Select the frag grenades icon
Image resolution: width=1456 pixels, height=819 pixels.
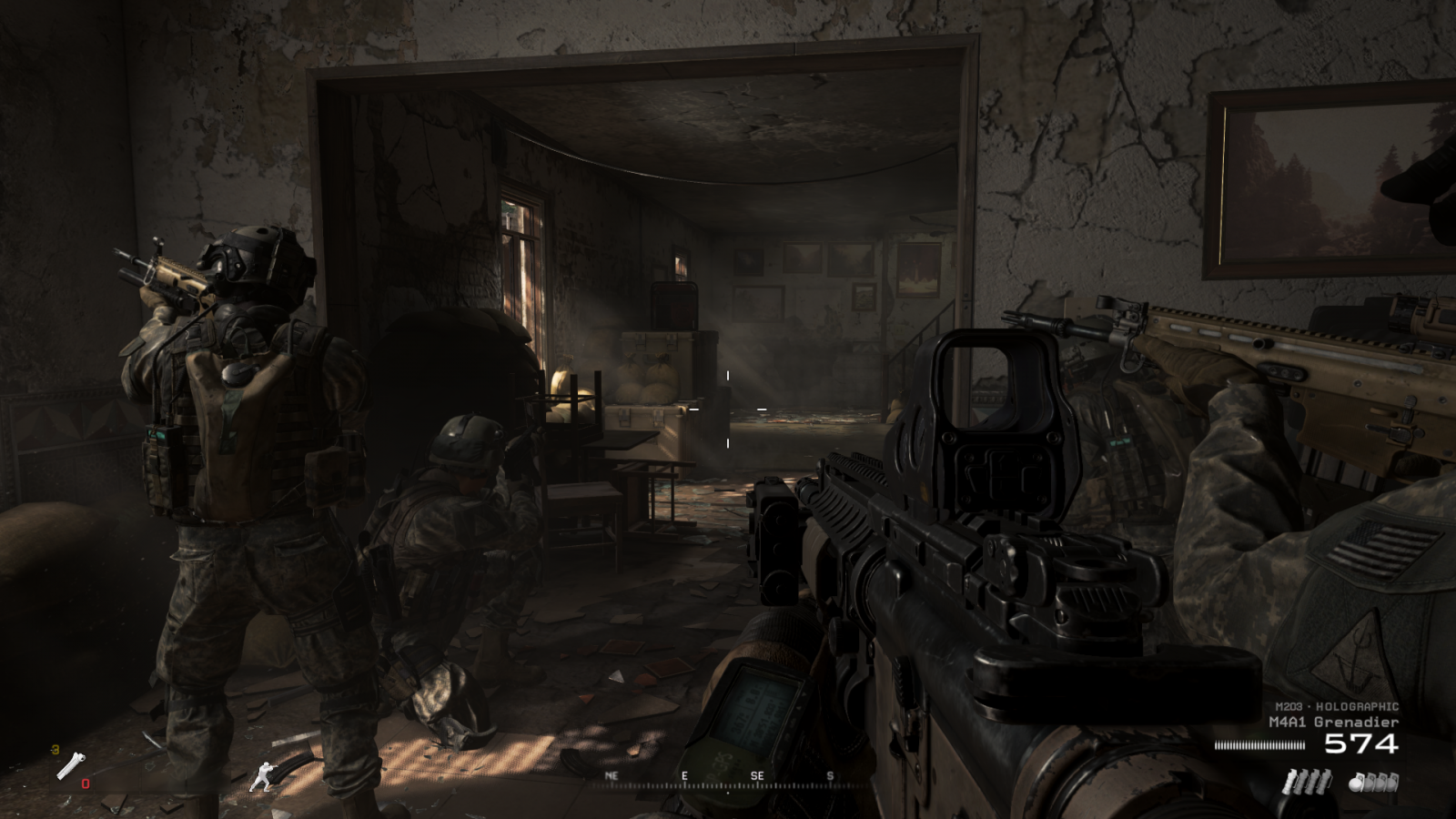1373,781
